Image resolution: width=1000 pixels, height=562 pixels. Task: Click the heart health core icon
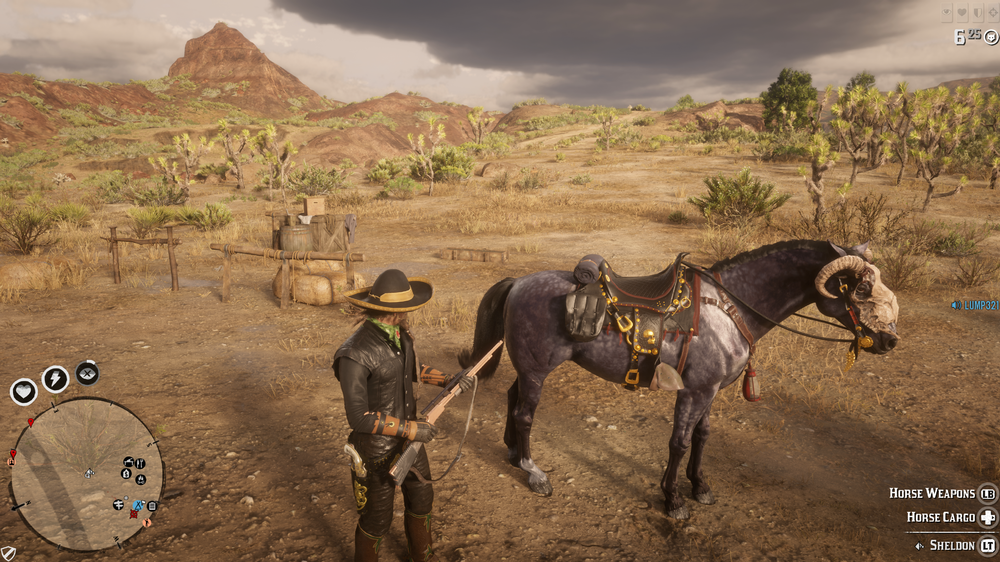(x=24, y=391)
